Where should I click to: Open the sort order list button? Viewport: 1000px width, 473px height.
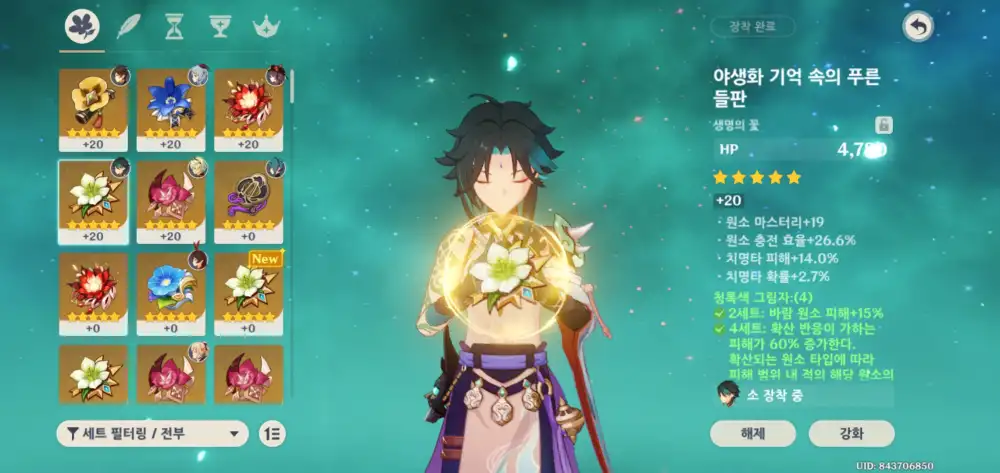click(x=271, y=433)
